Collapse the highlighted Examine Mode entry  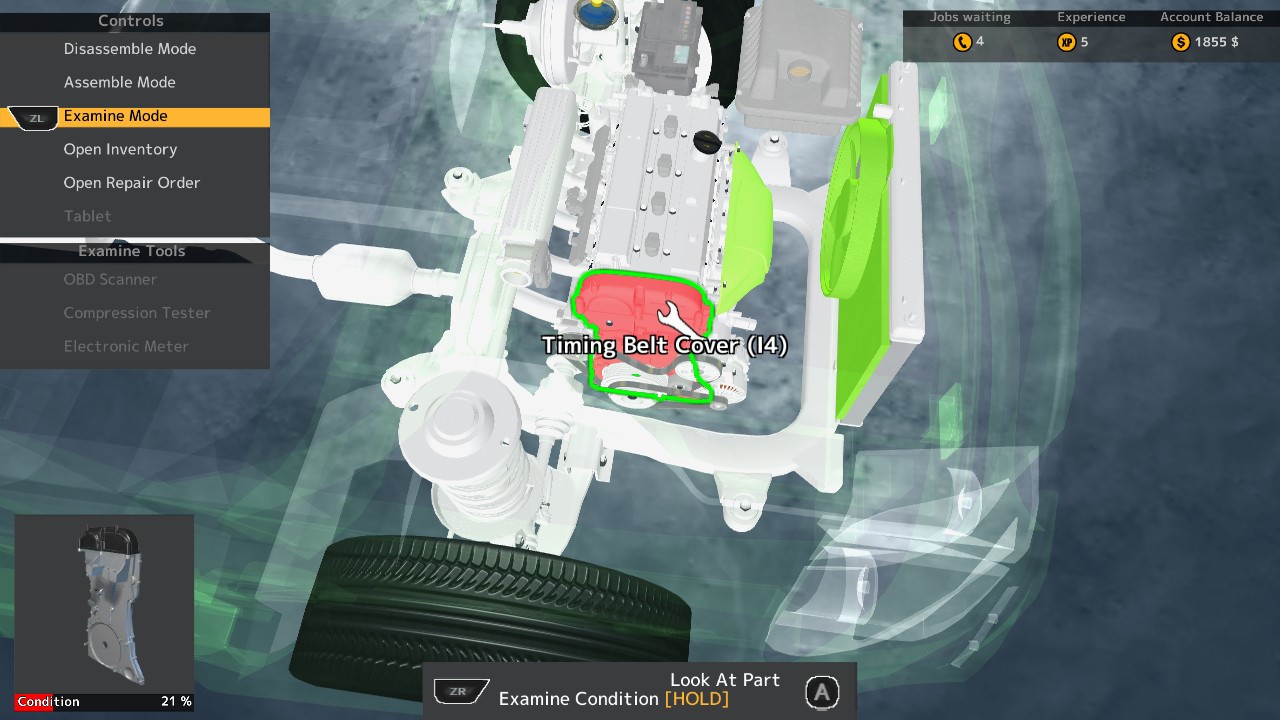pyautogui.click(x=115, y=116)
